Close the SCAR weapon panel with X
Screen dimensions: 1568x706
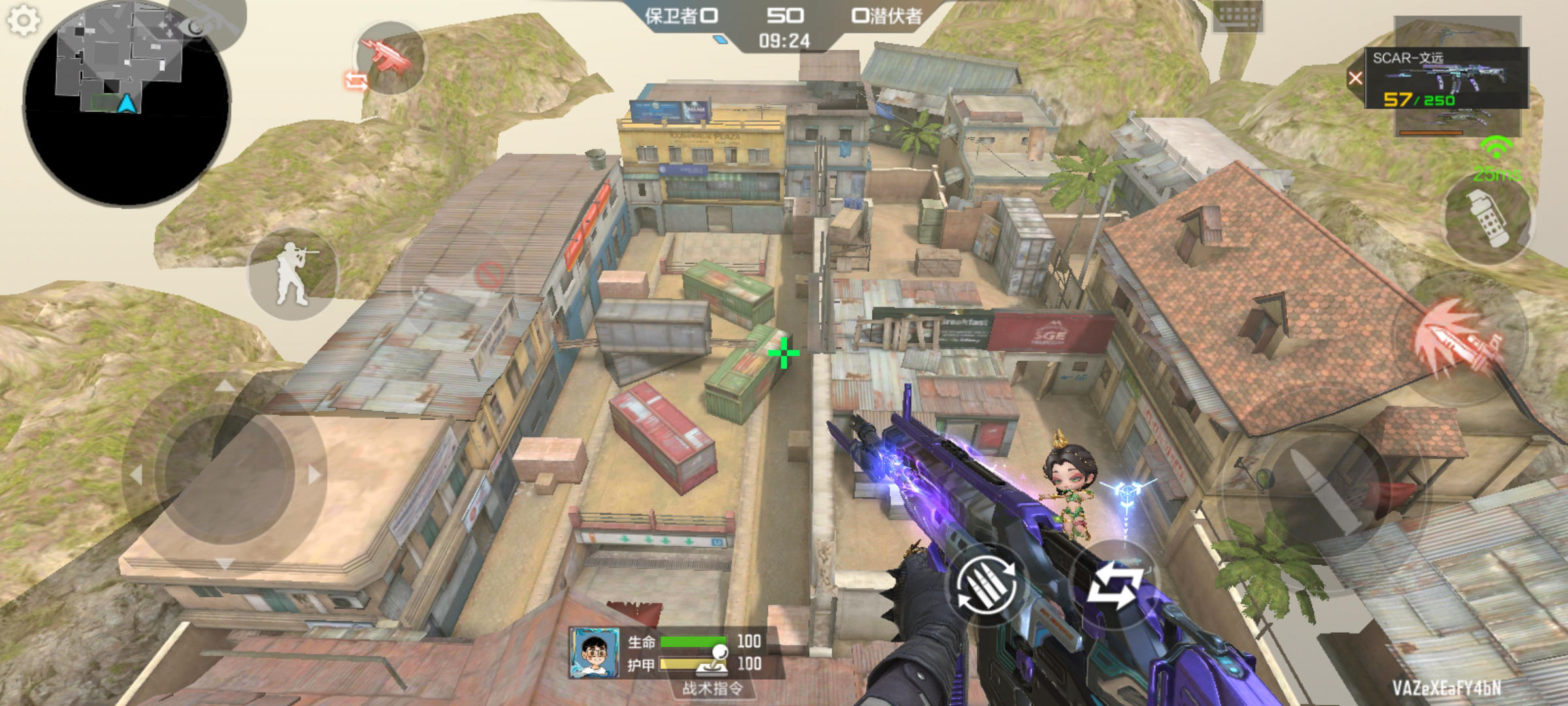1356,78
